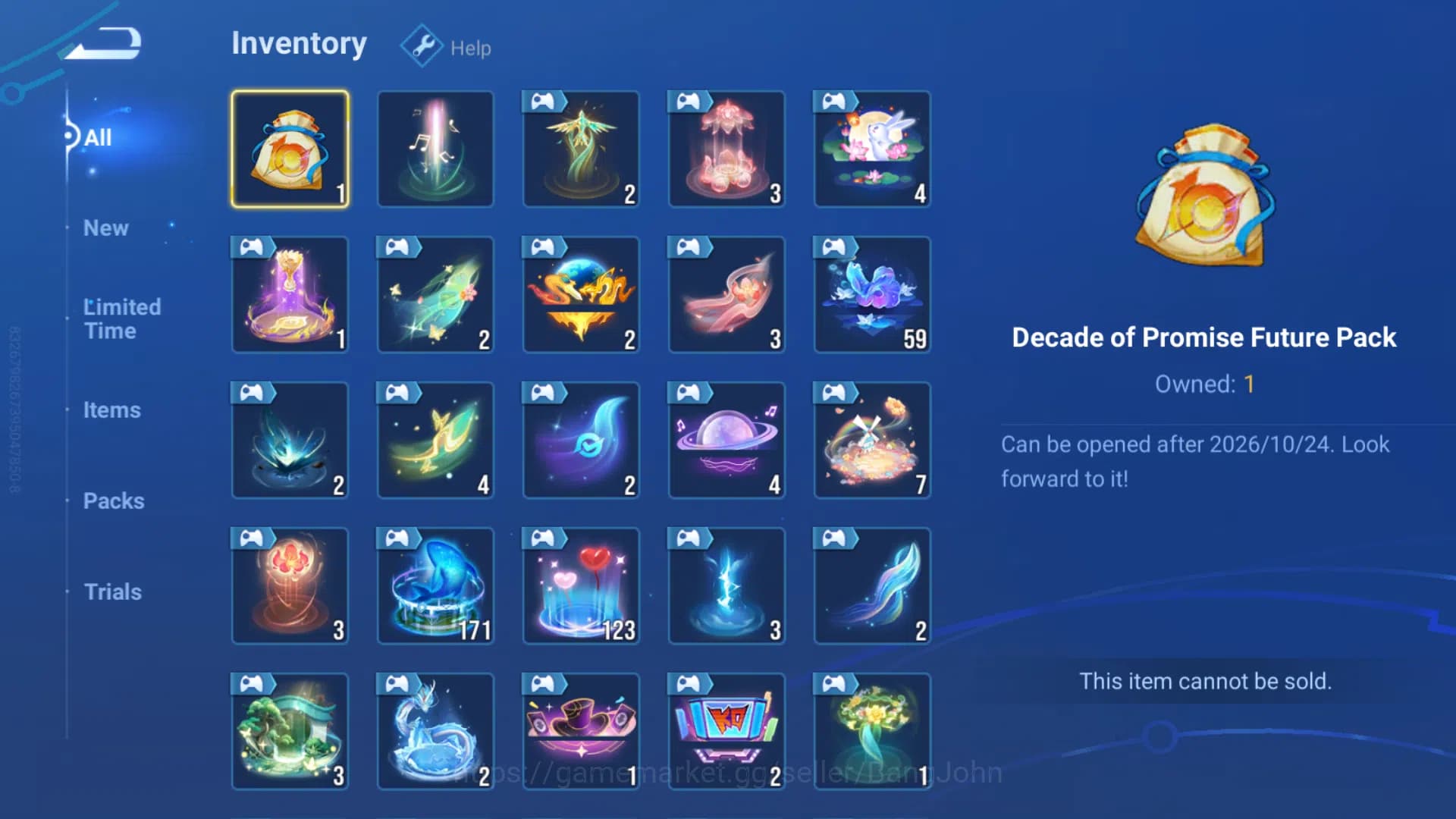Select the KO arcade-style item icon
The image size is (1456, 819).
click(x=726, y=730)
